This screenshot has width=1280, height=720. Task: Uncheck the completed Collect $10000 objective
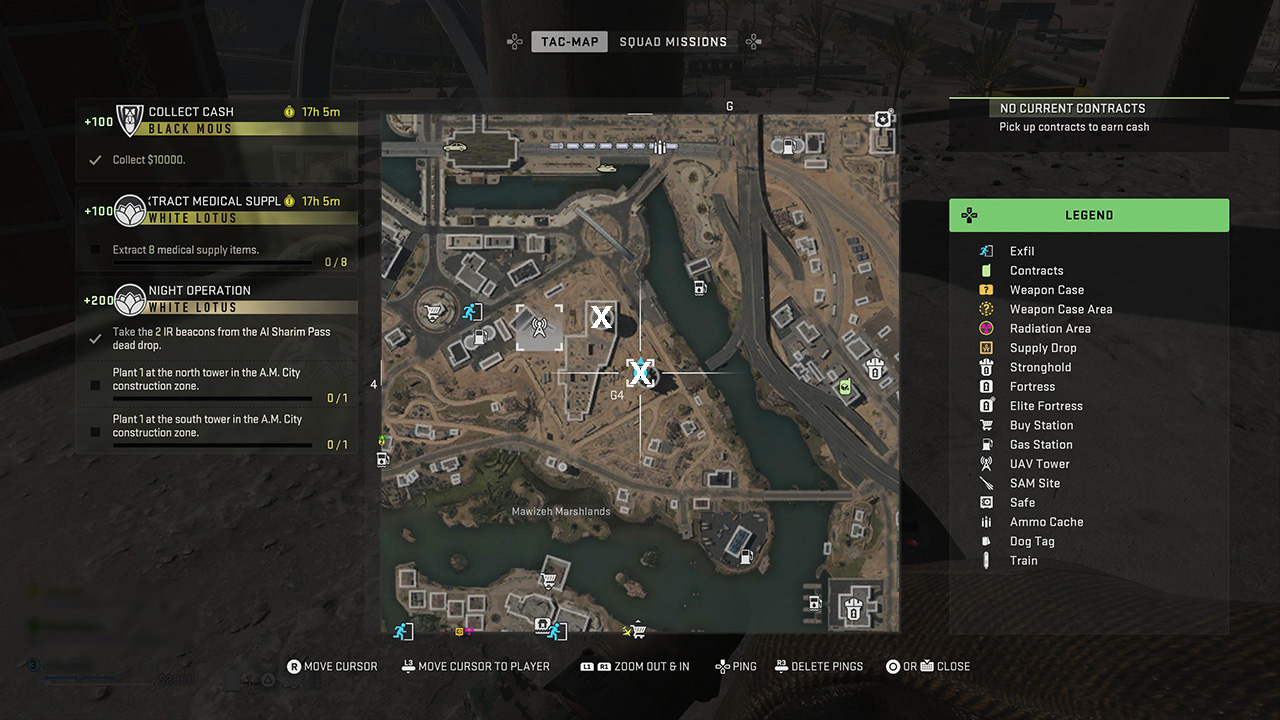(95, 159)
